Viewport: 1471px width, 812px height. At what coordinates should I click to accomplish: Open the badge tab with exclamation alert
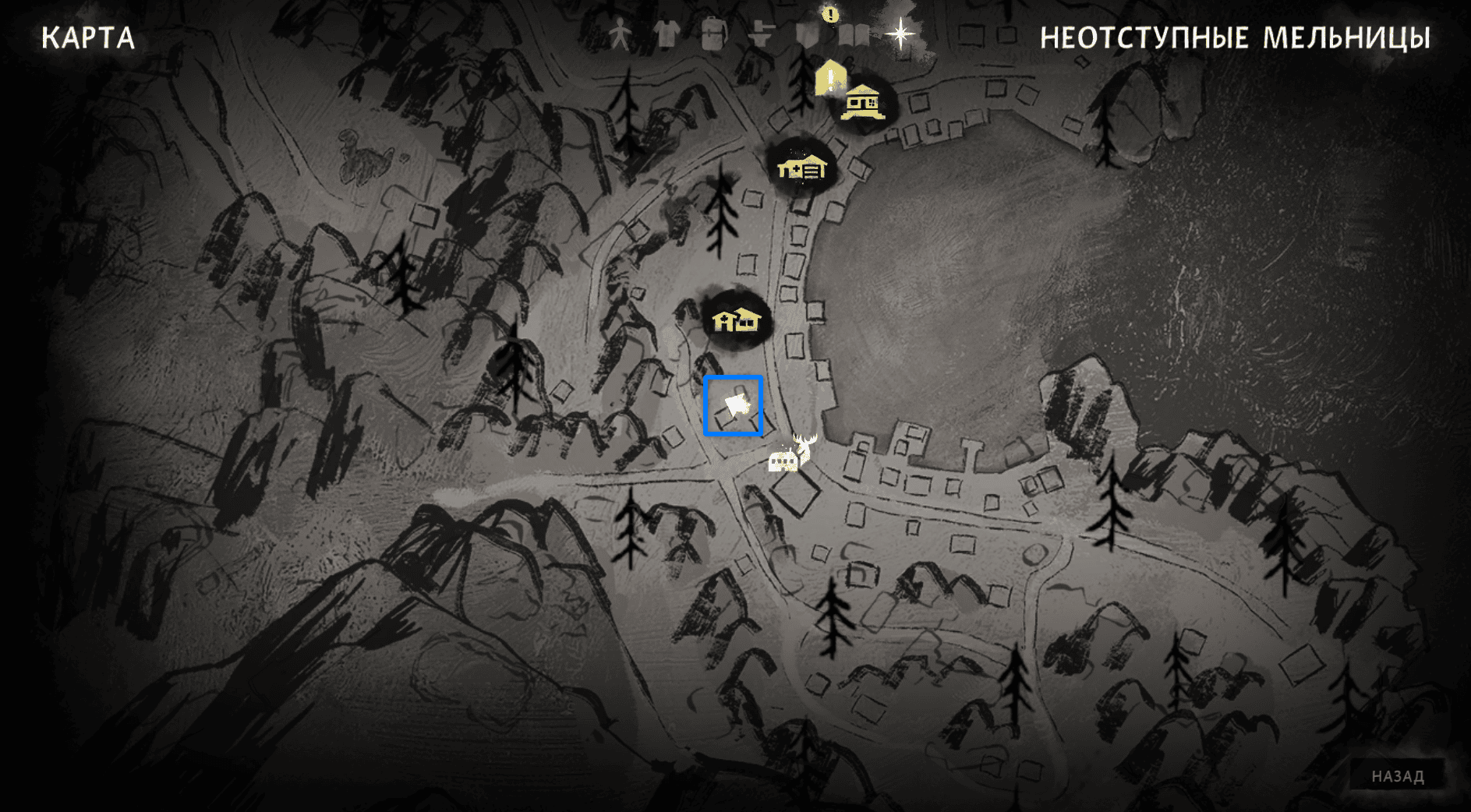808,33
